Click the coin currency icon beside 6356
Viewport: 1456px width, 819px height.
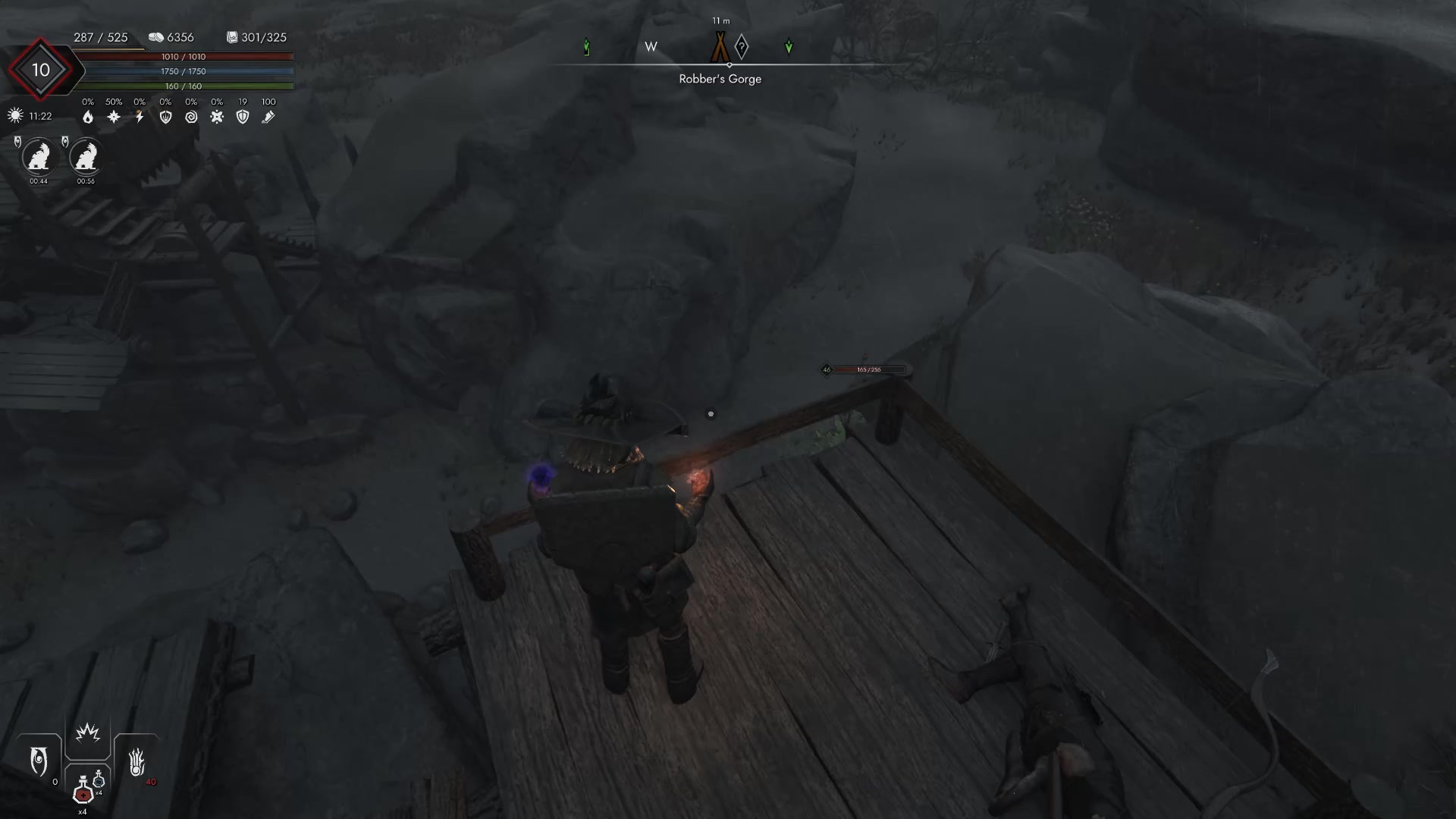155,36
